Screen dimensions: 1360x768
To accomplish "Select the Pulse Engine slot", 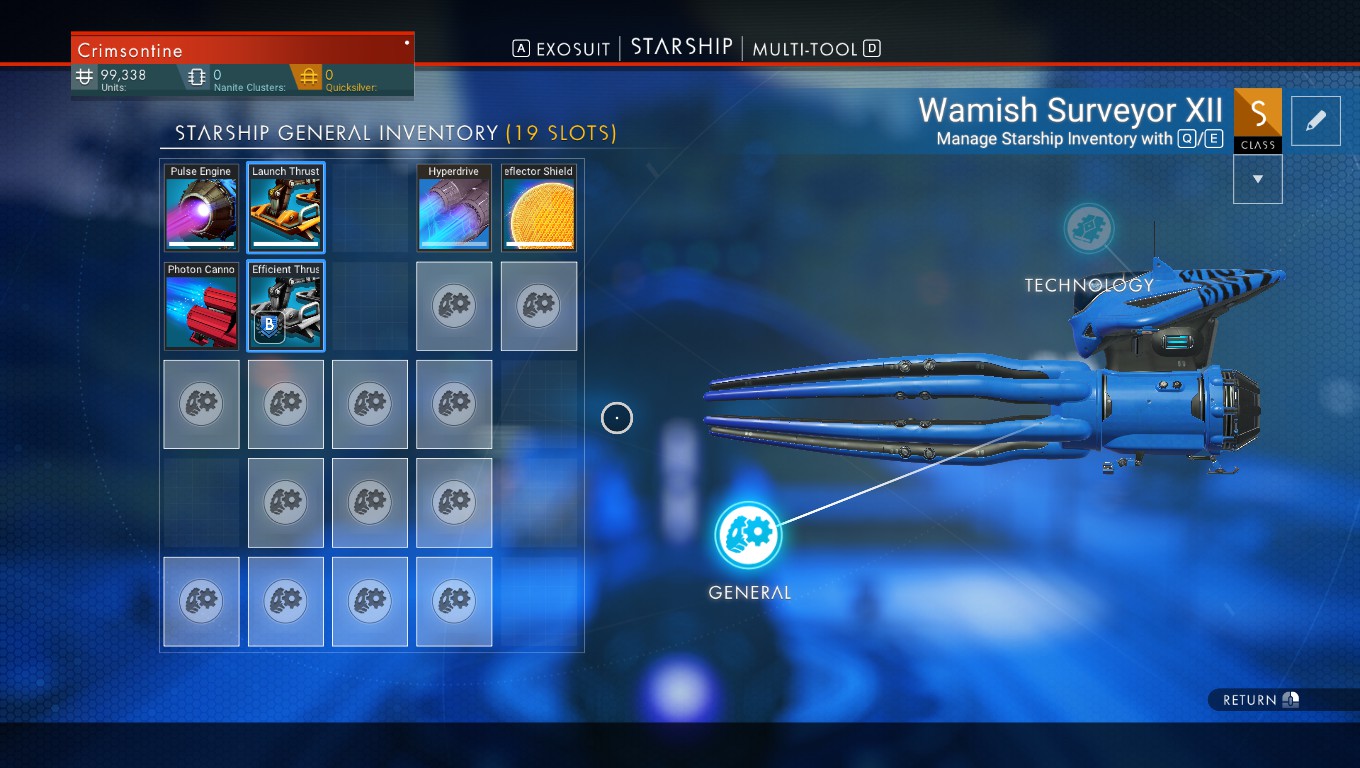I will pyautogui.click(x=201, y=208).
